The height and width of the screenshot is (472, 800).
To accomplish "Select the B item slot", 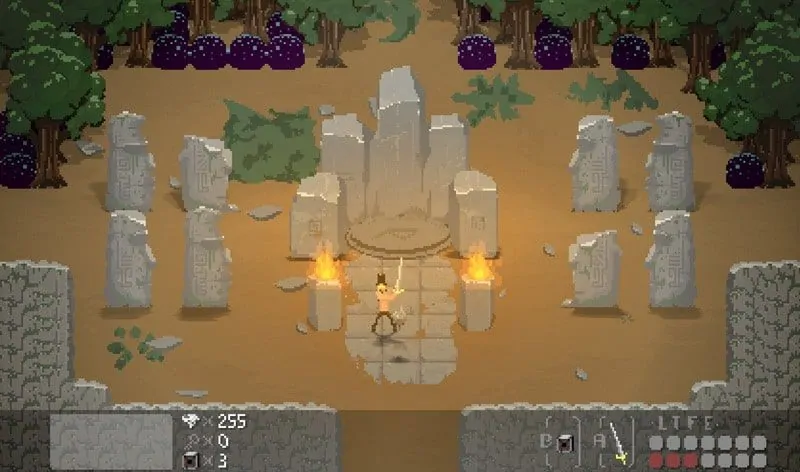I will coord(565,443).
